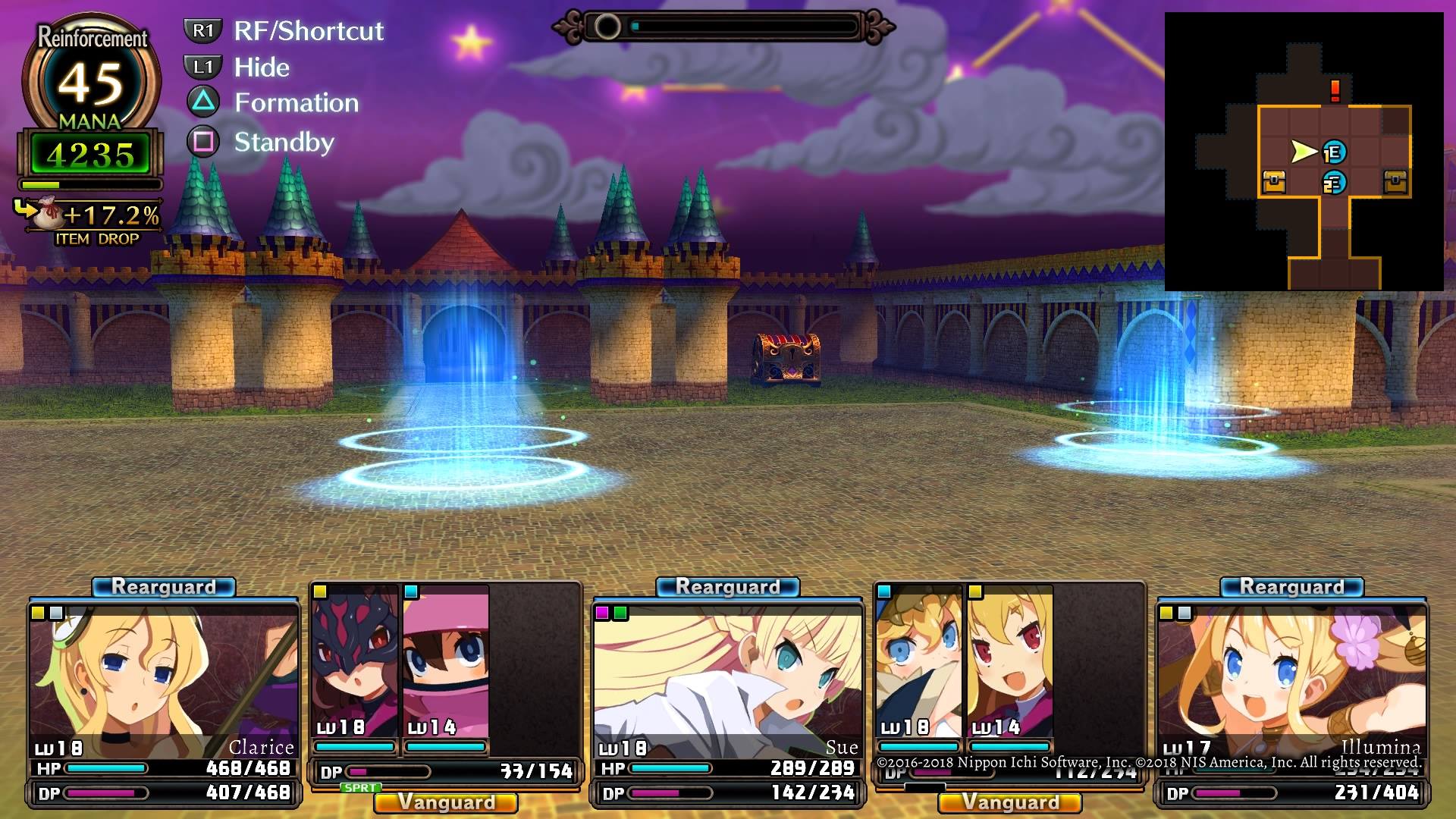
Task: Select the left treasure chest map marker
Action: (1273, 182)
